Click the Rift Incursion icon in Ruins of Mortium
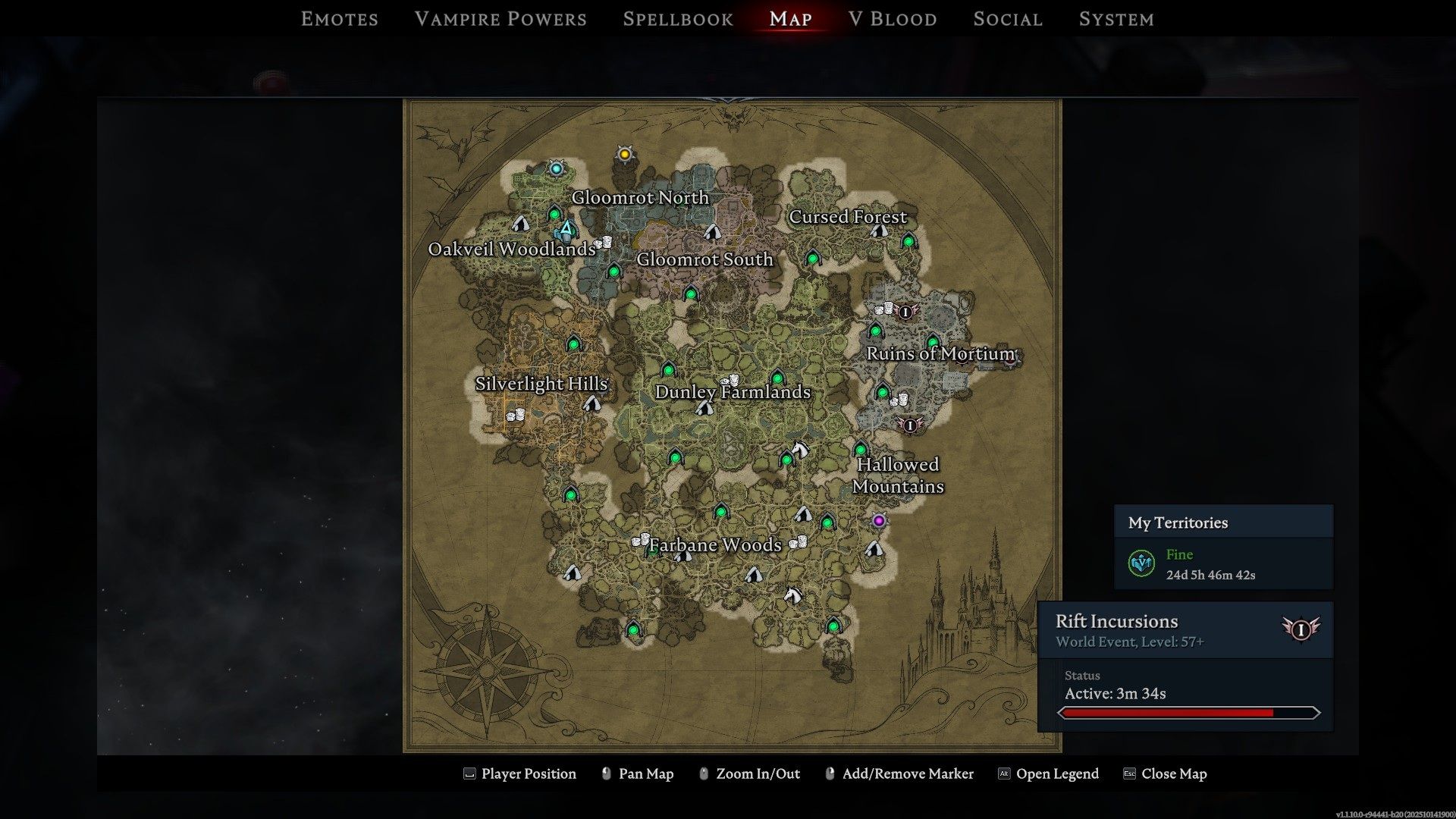Screen dimensions: 1456x819 (x=905, y=312)
